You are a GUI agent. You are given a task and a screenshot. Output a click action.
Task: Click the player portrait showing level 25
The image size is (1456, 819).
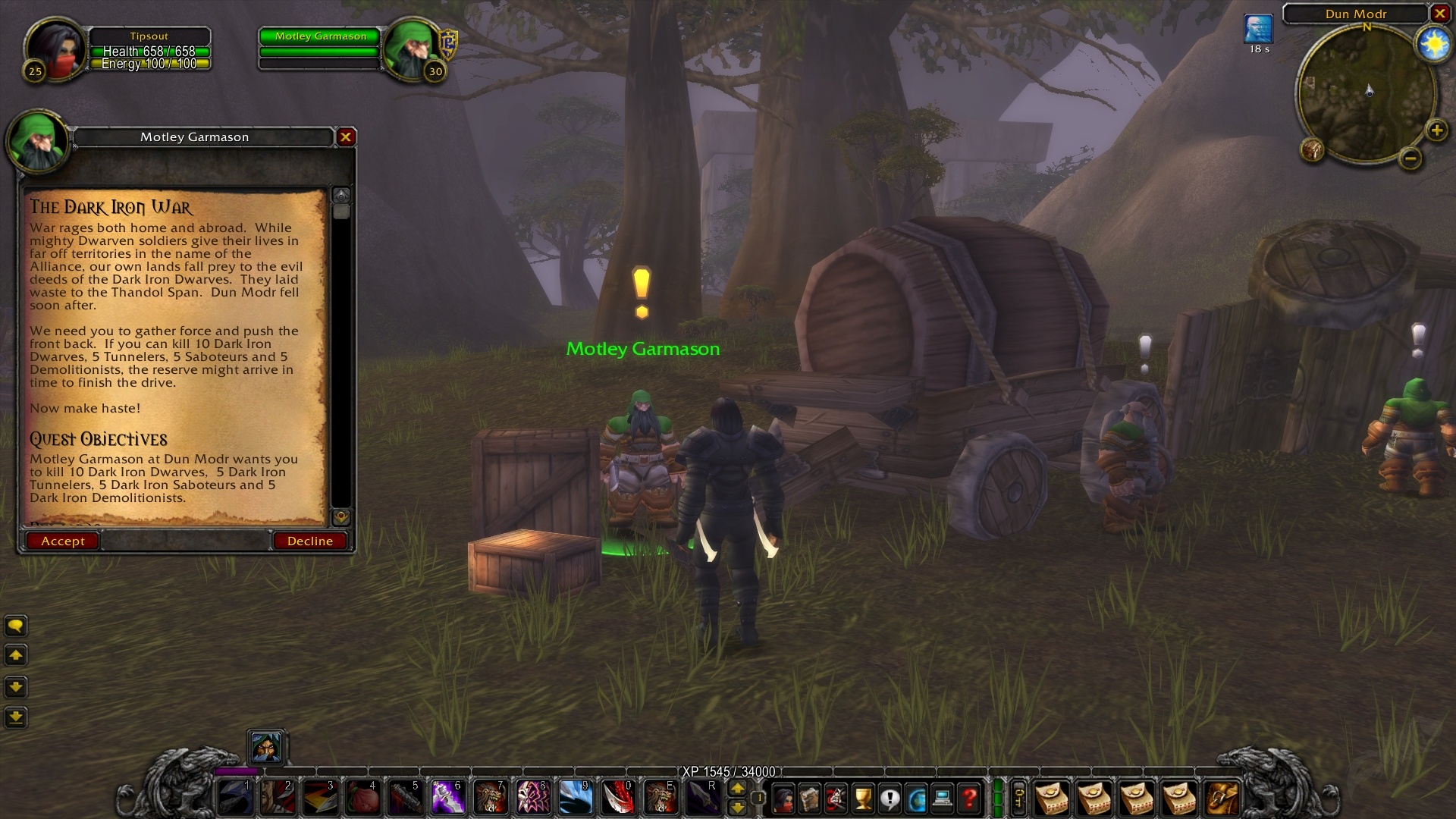(55, 47)
